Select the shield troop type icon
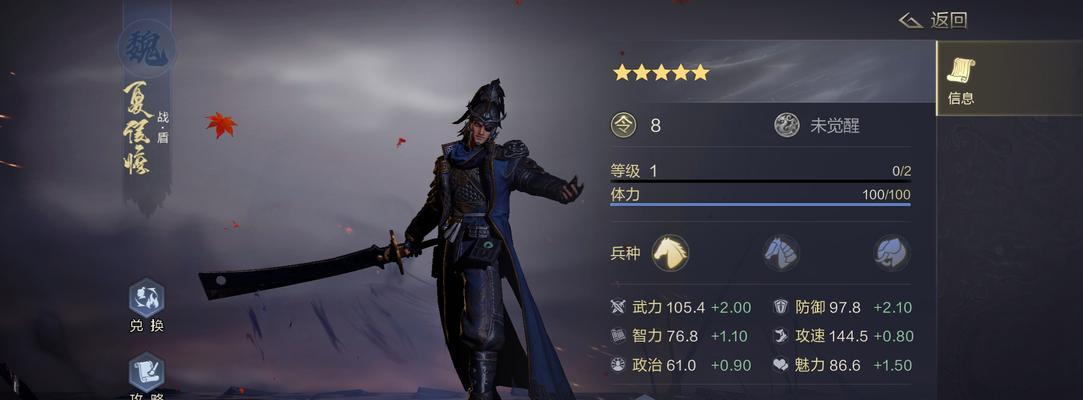Image resolution: width=1083 pixels, height=400 pixels. pyautogui.click(x=780, y=253)
